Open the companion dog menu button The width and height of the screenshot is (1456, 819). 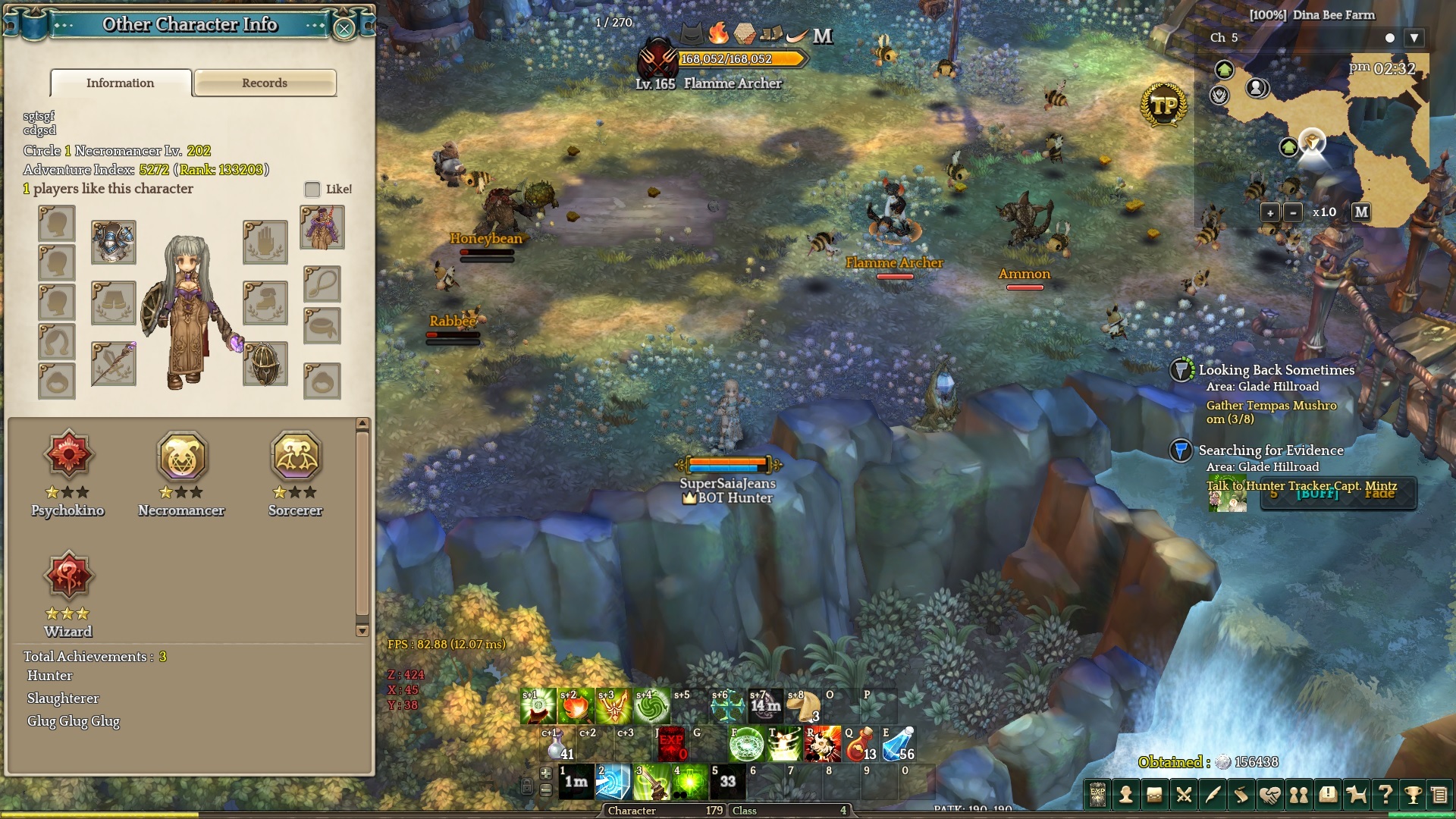[x=1356, y=795]
